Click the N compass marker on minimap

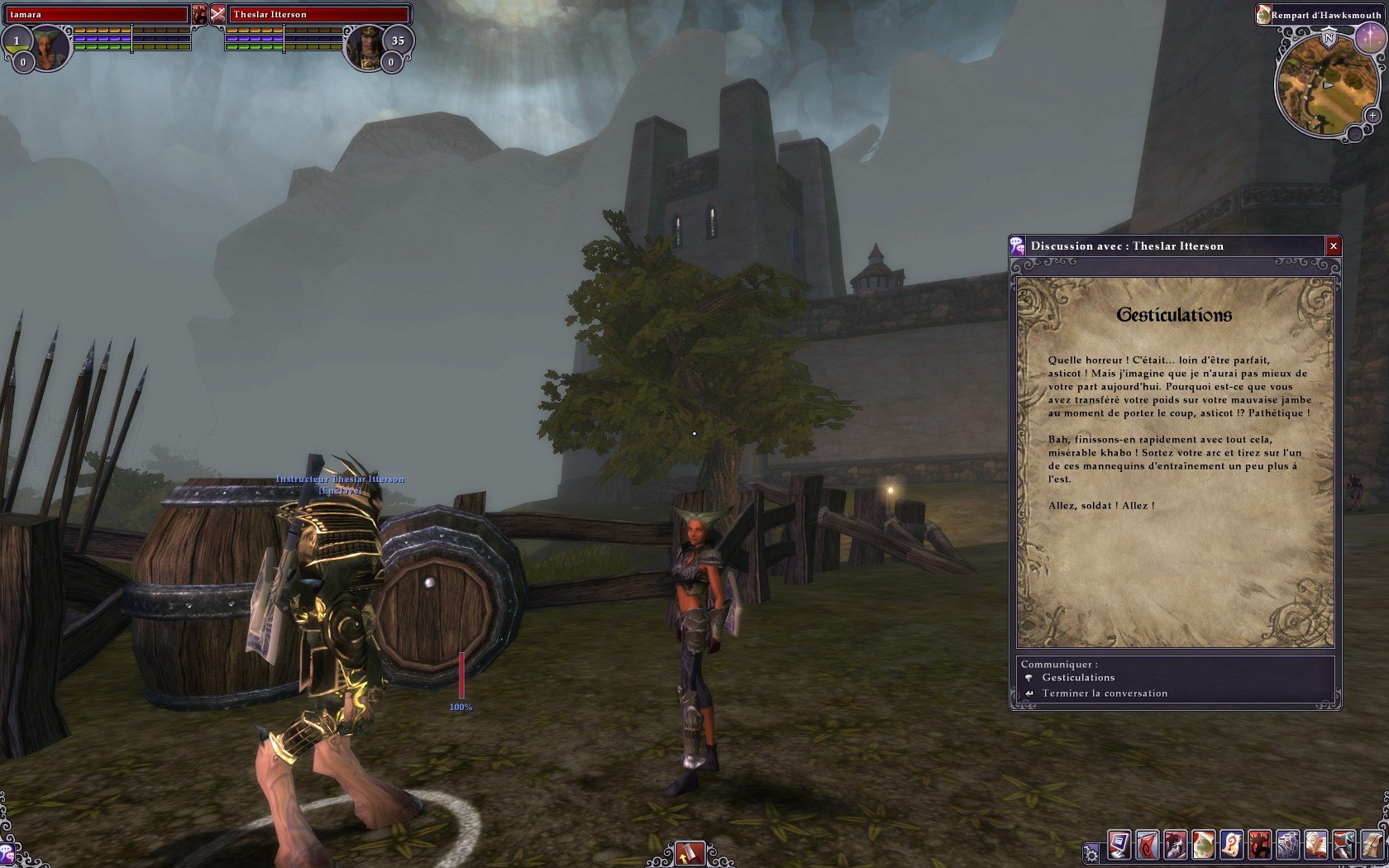click(1329, 37)
